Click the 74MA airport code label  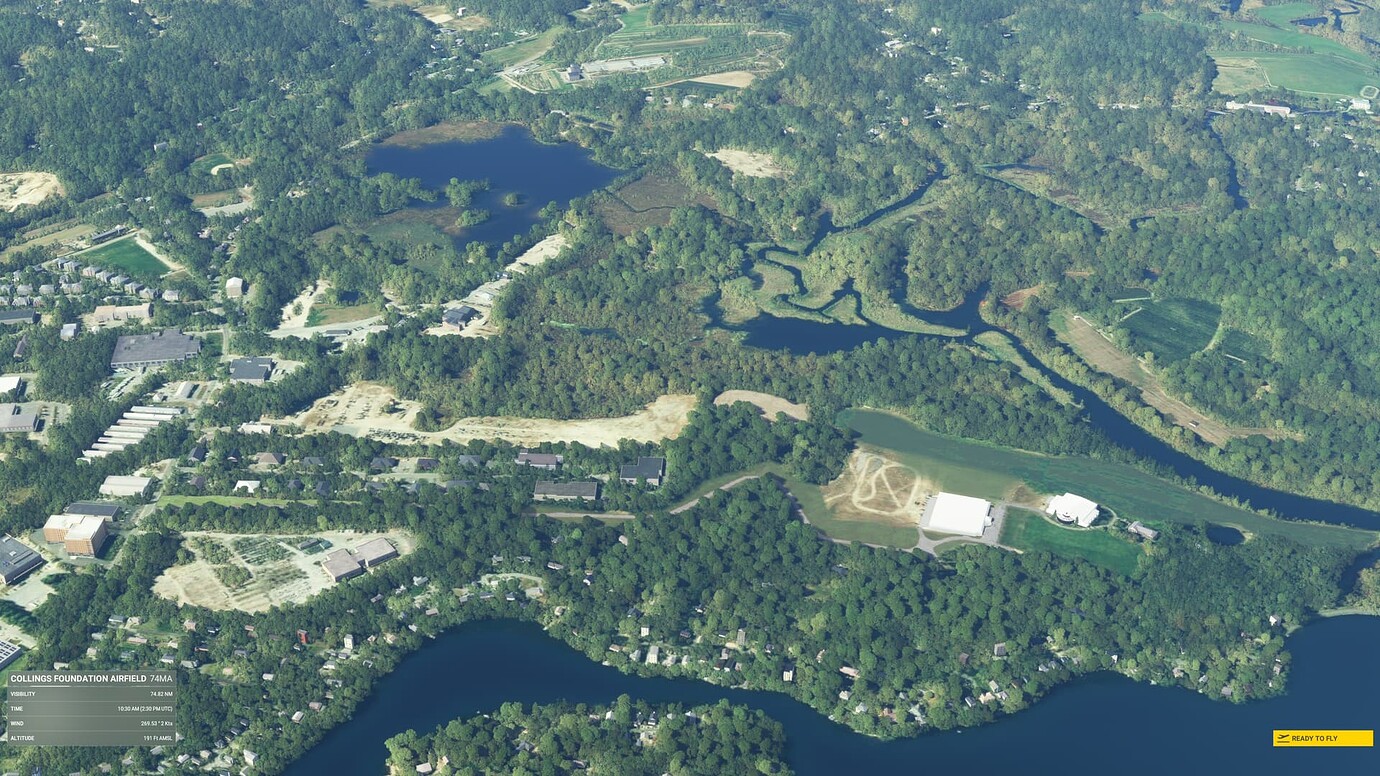click(161, 679)
